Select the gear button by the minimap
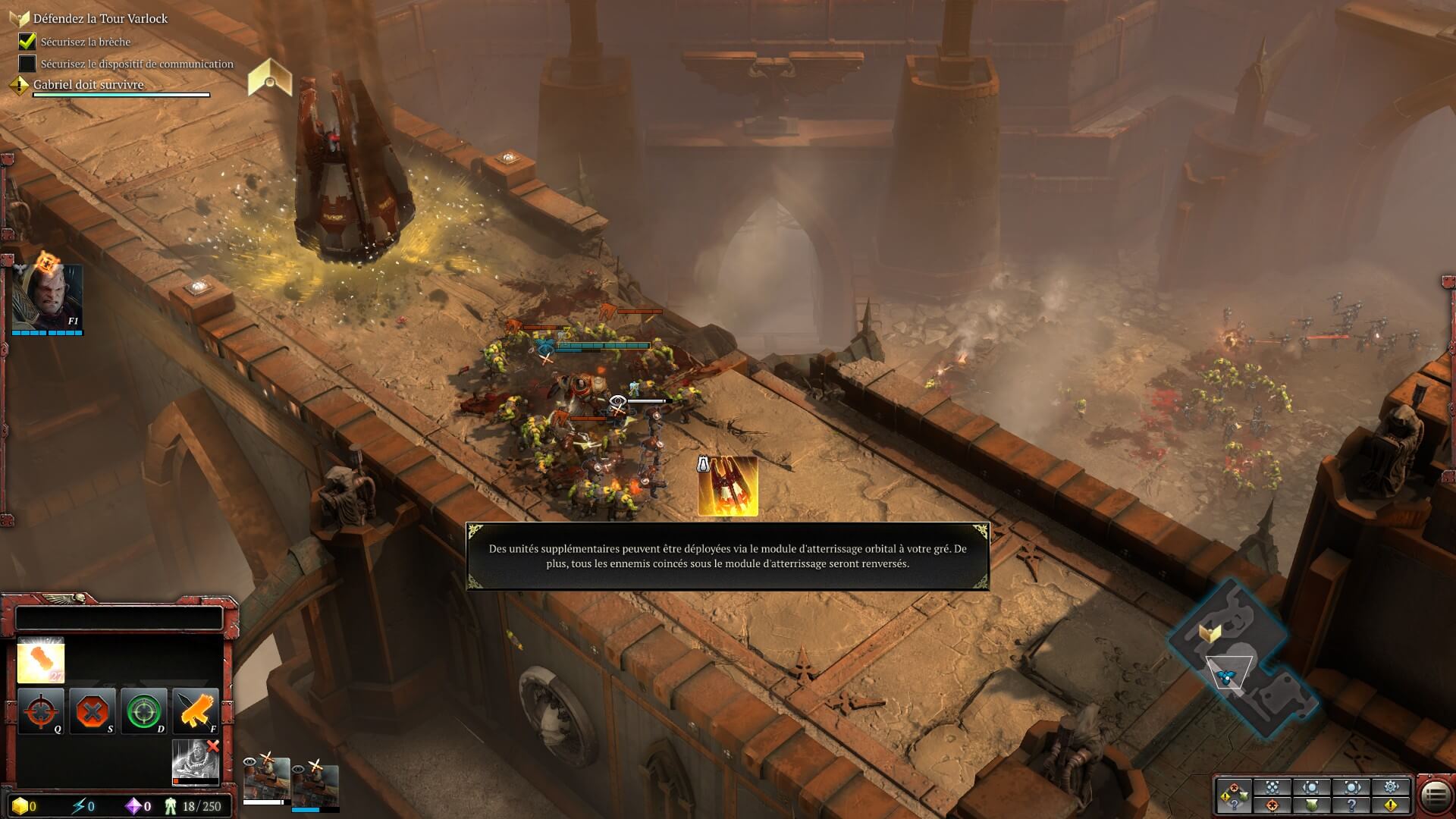The height and width of the screenshot is (819, 1456). pos(1391,787)
